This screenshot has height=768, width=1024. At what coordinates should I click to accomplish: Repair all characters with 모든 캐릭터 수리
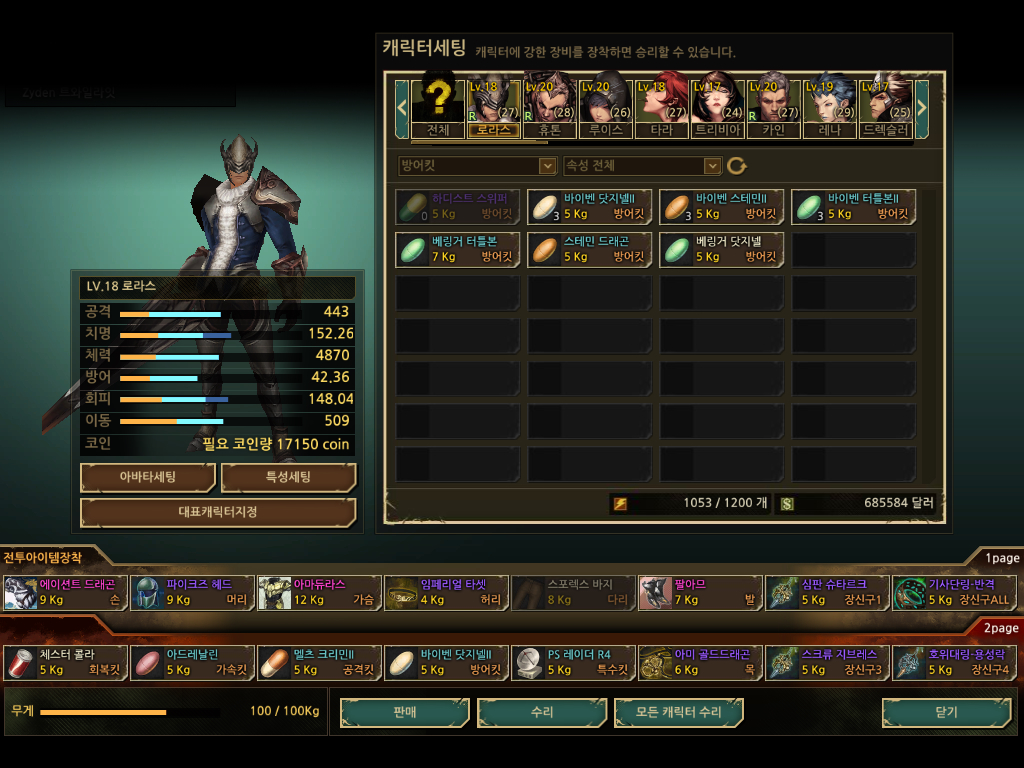(679, 712)
